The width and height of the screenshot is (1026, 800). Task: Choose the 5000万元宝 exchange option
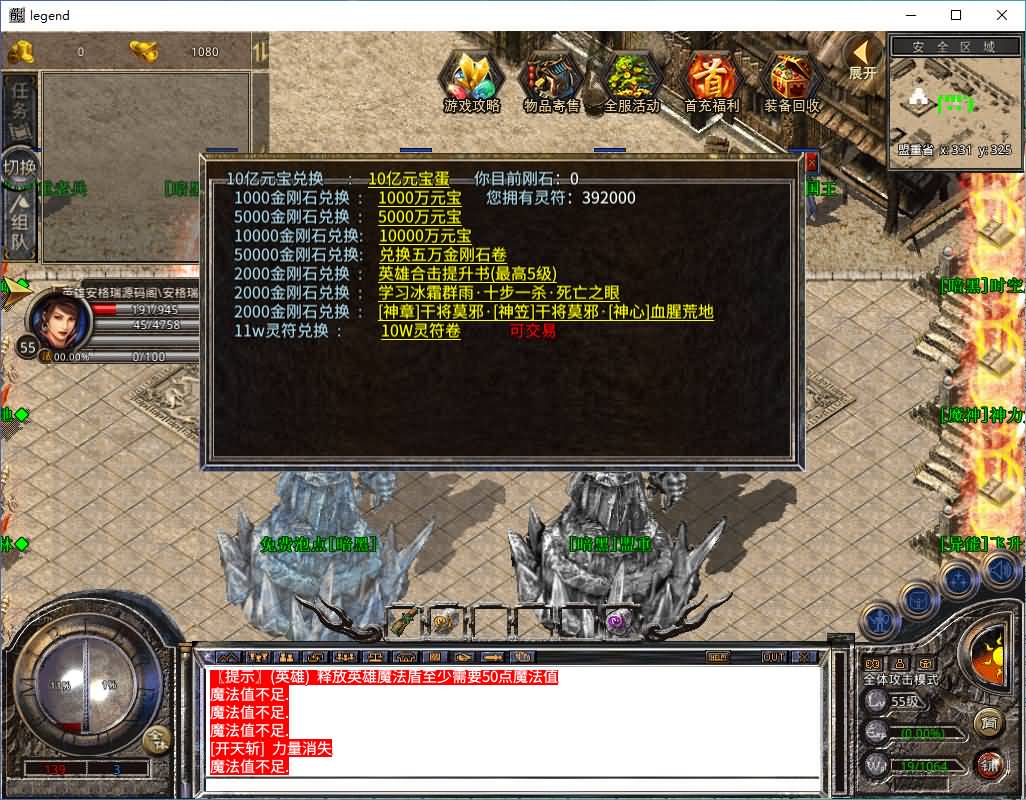click(419, 217)
